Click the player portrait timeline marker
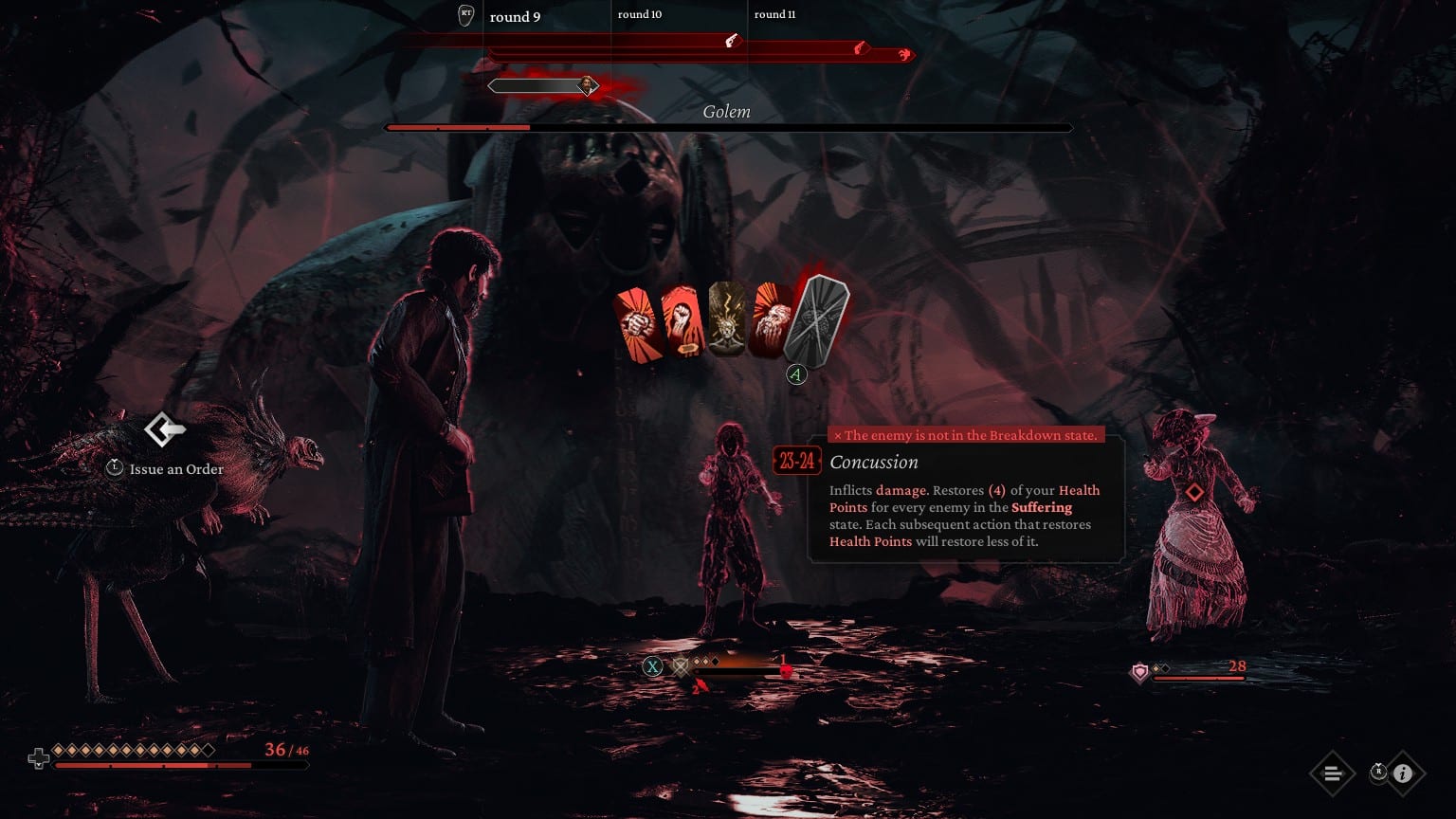Screen dimensions: 1456x819 click(588, 85)
